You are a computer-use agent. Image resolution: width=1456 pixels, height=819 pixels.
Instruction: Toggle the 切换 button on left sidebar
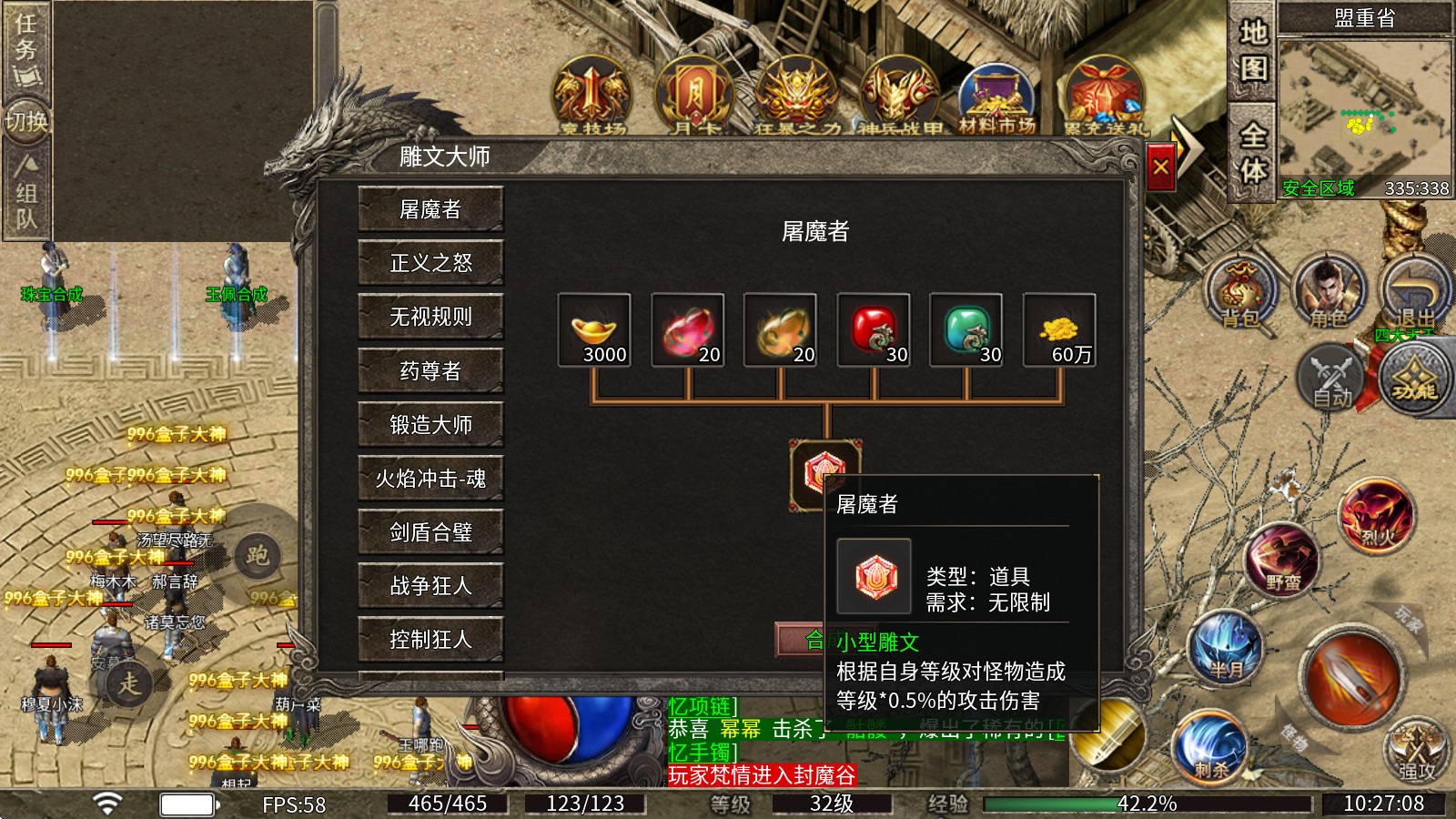point(27,123)
